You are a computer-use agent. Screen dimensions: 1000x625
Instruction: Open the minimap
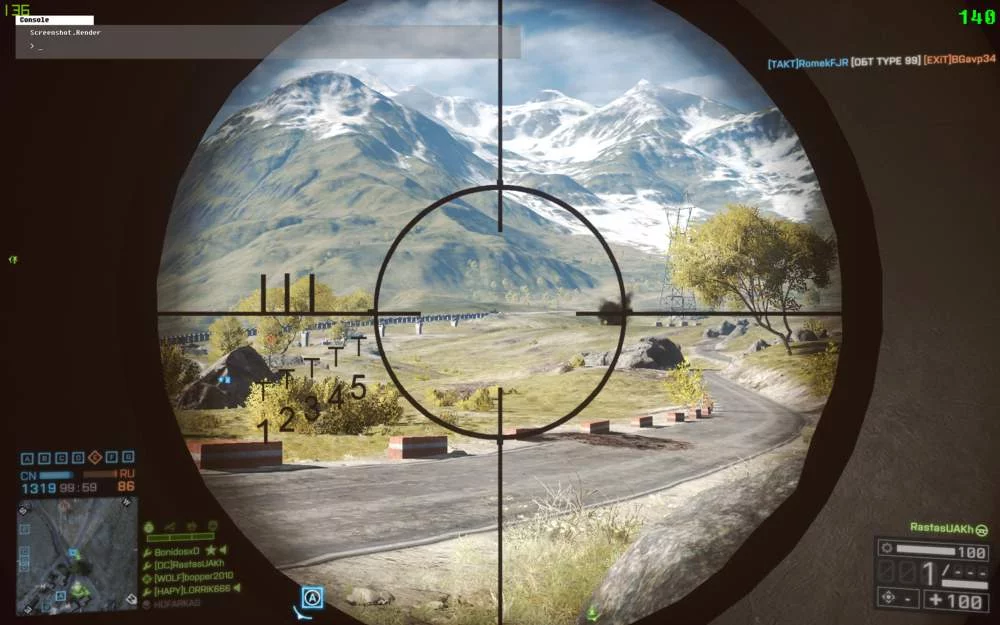tap(78, 554)
